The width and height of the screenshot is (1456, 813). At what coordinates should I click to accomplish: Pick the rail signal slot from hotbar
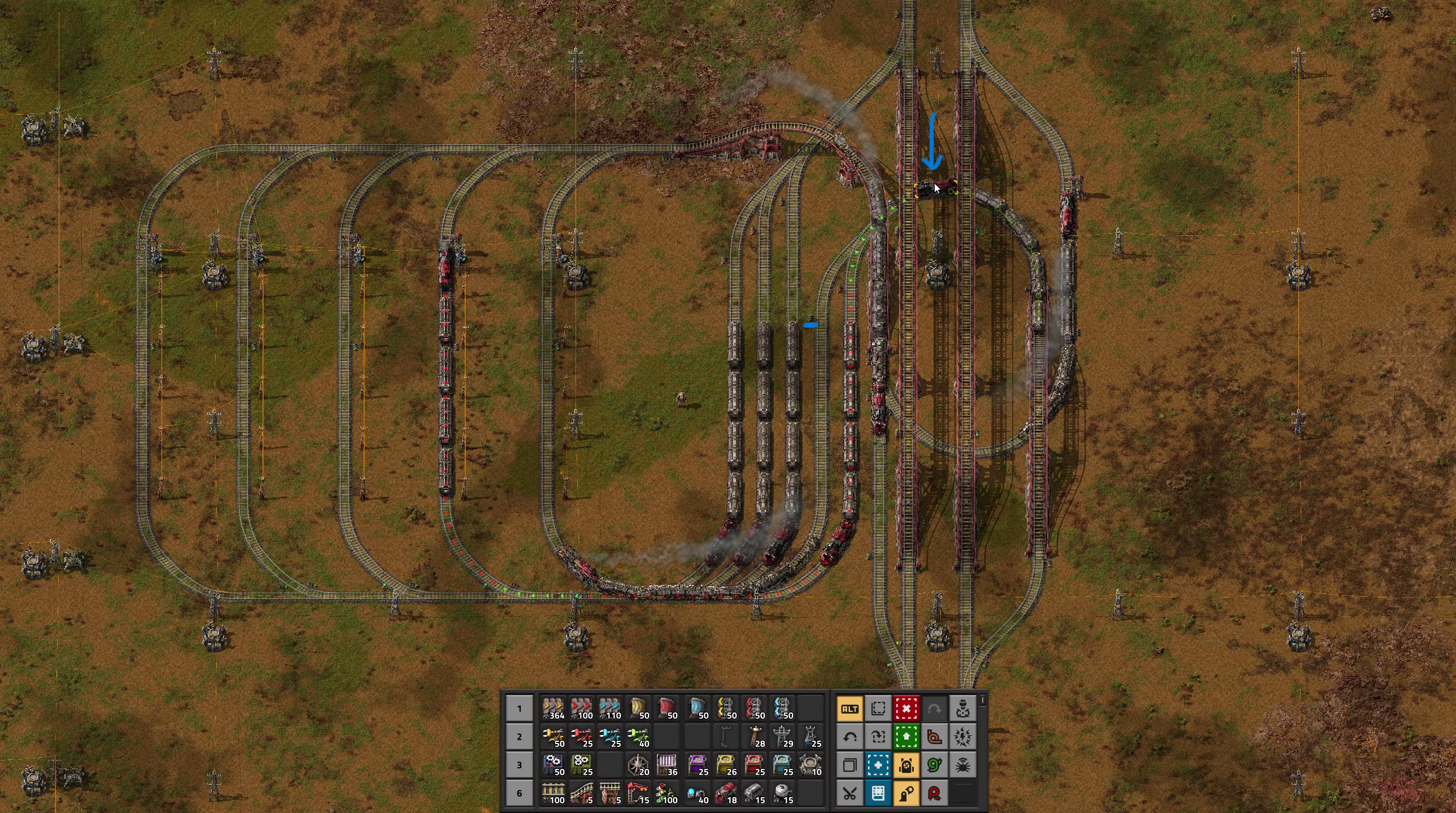pos(667,793)
